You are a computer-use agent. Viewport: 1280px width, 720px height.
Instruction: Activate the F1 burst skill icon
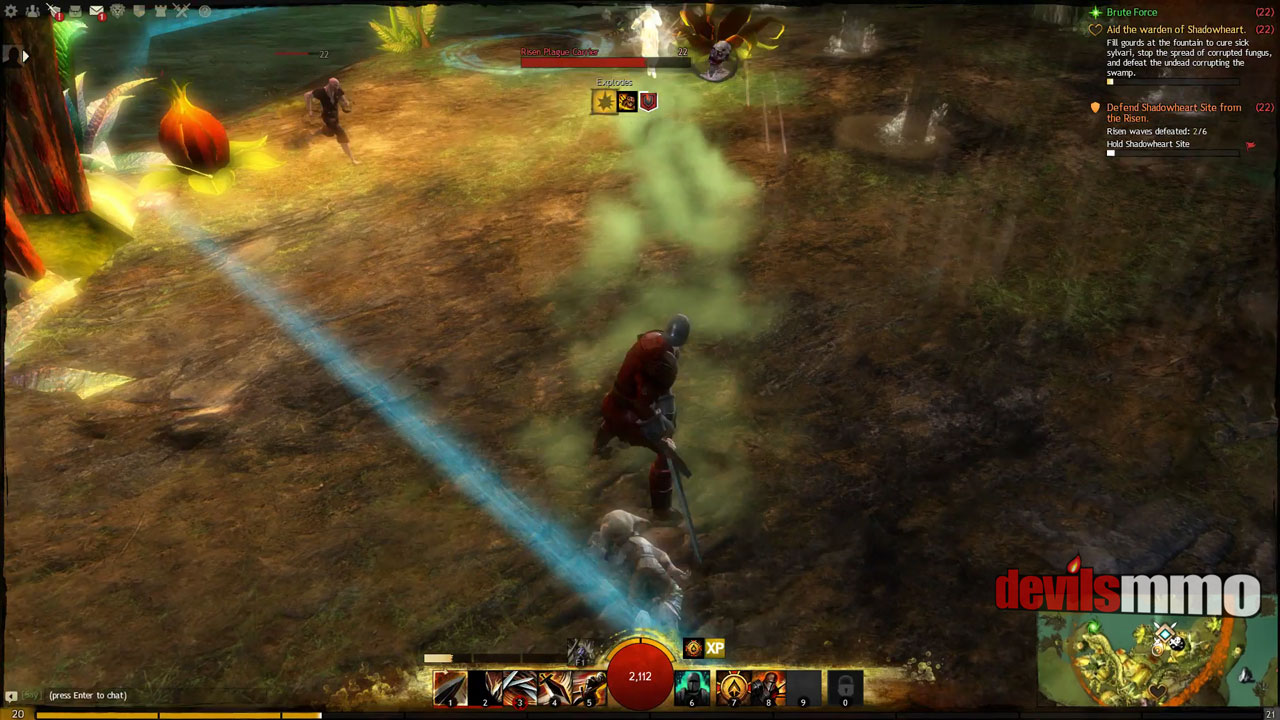coord(580,653)
